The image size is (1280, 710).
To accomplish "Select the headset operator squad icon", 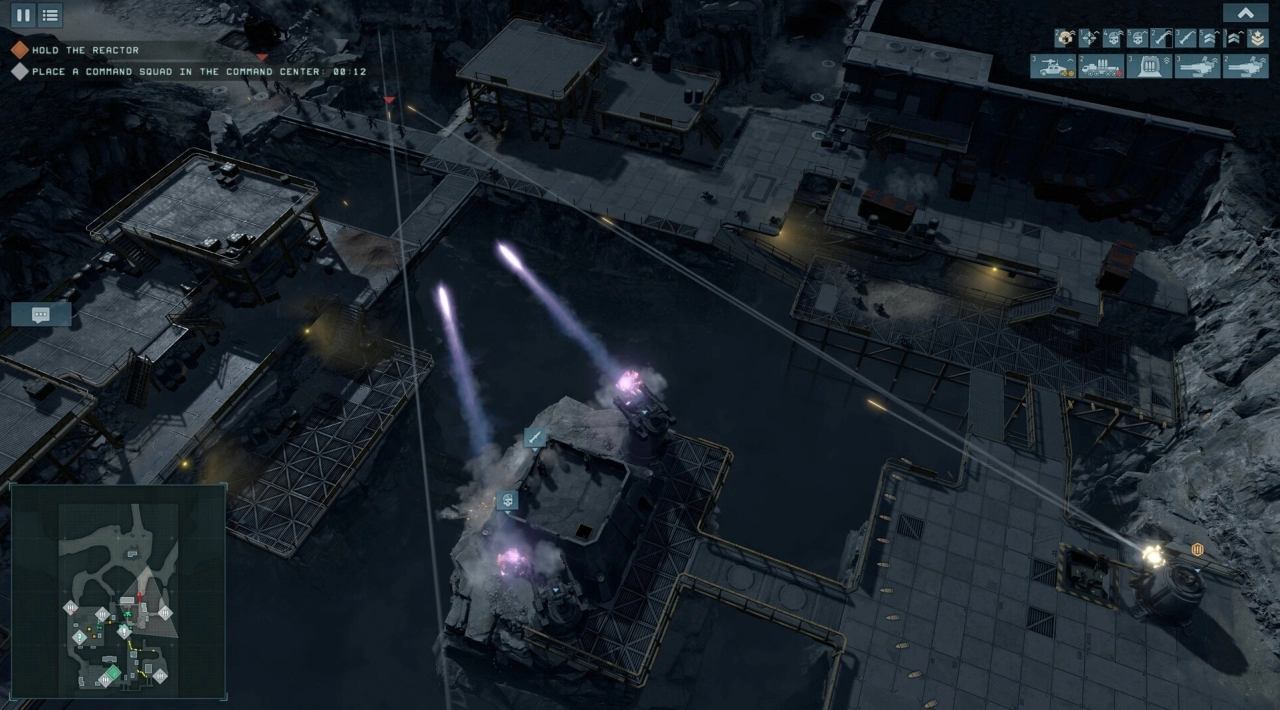I will (1066, 38).
